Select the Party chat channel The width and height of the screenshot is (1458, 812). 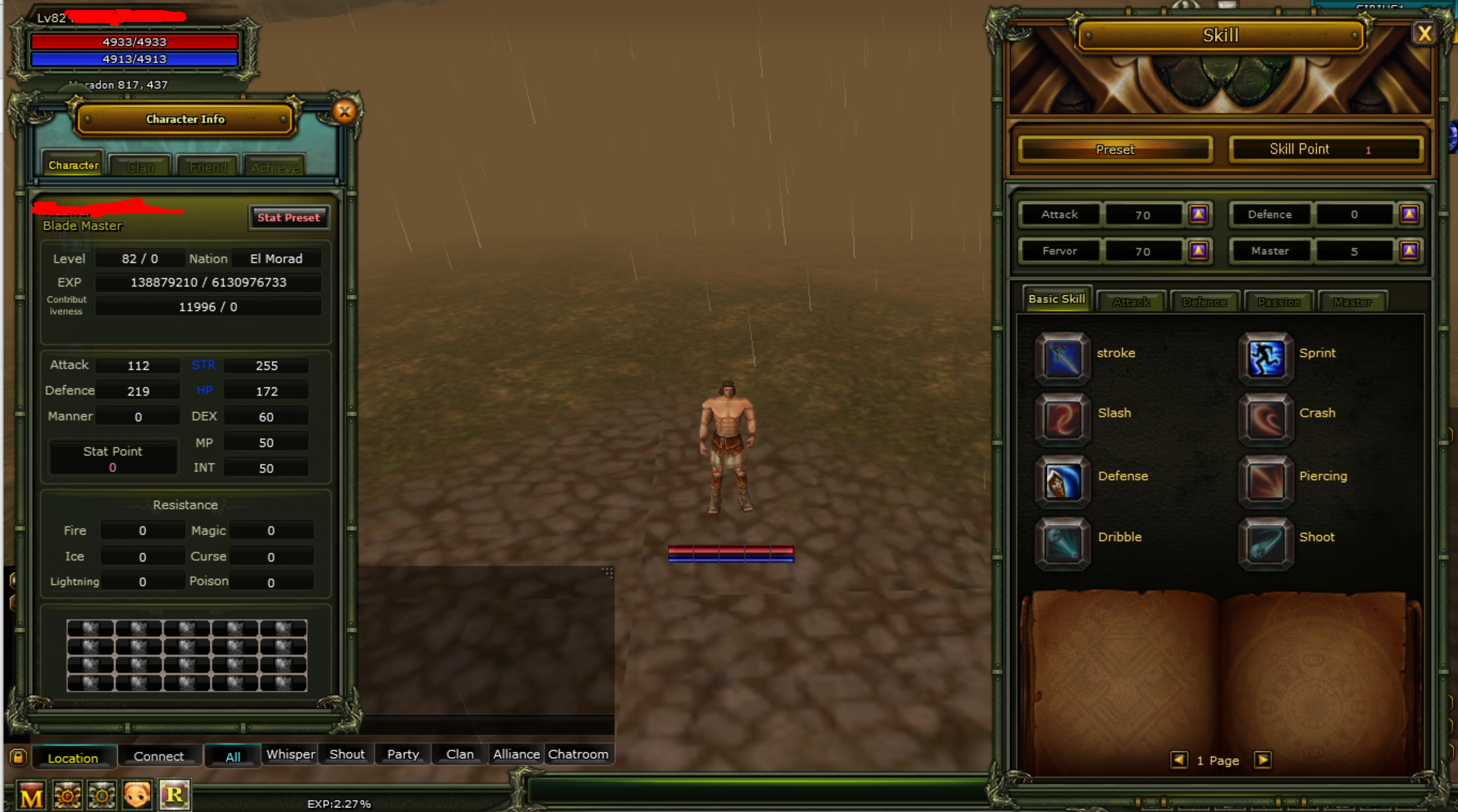[403, 754]
